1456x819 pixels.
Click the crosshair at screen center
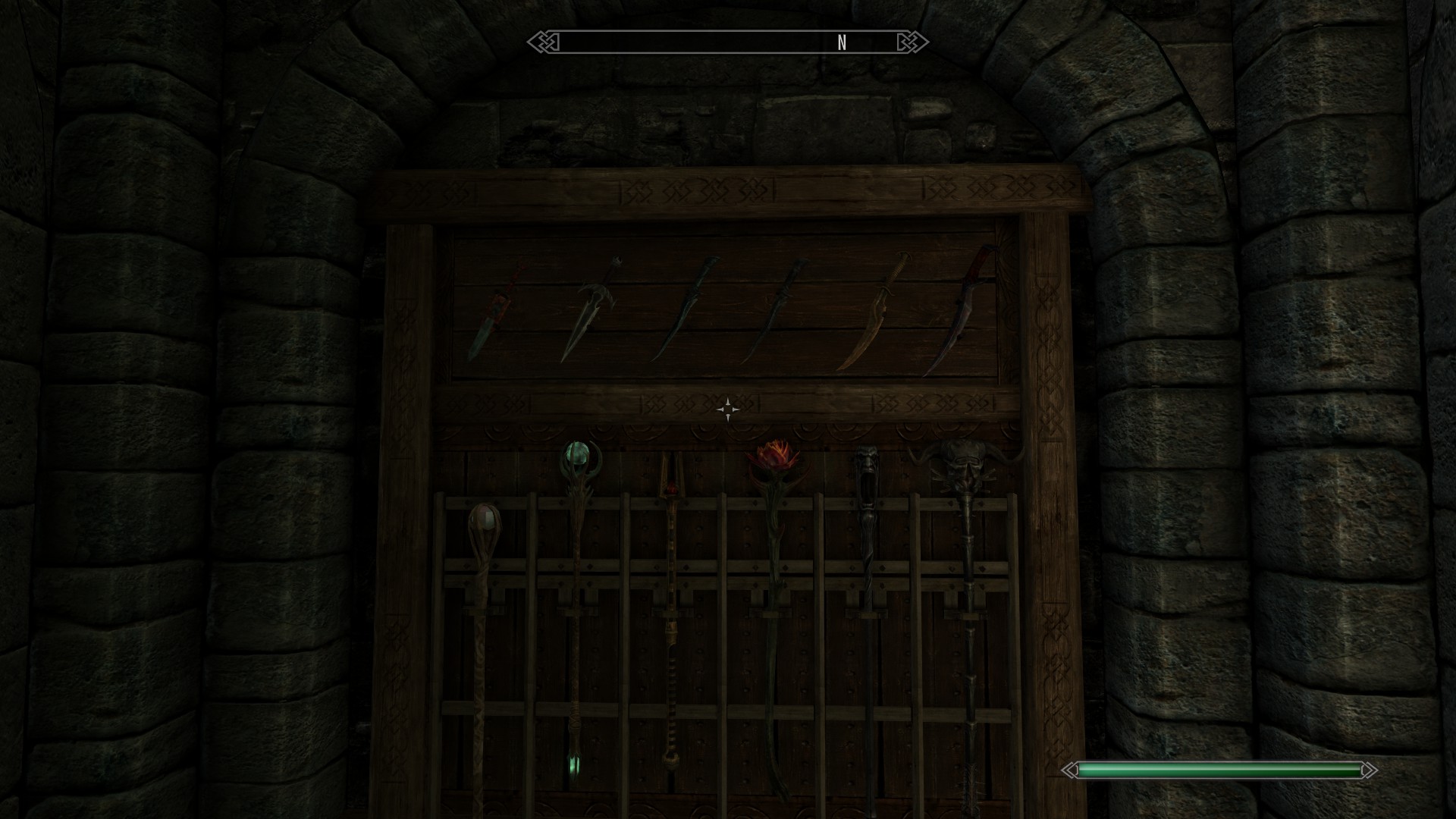tap(728, 409)
